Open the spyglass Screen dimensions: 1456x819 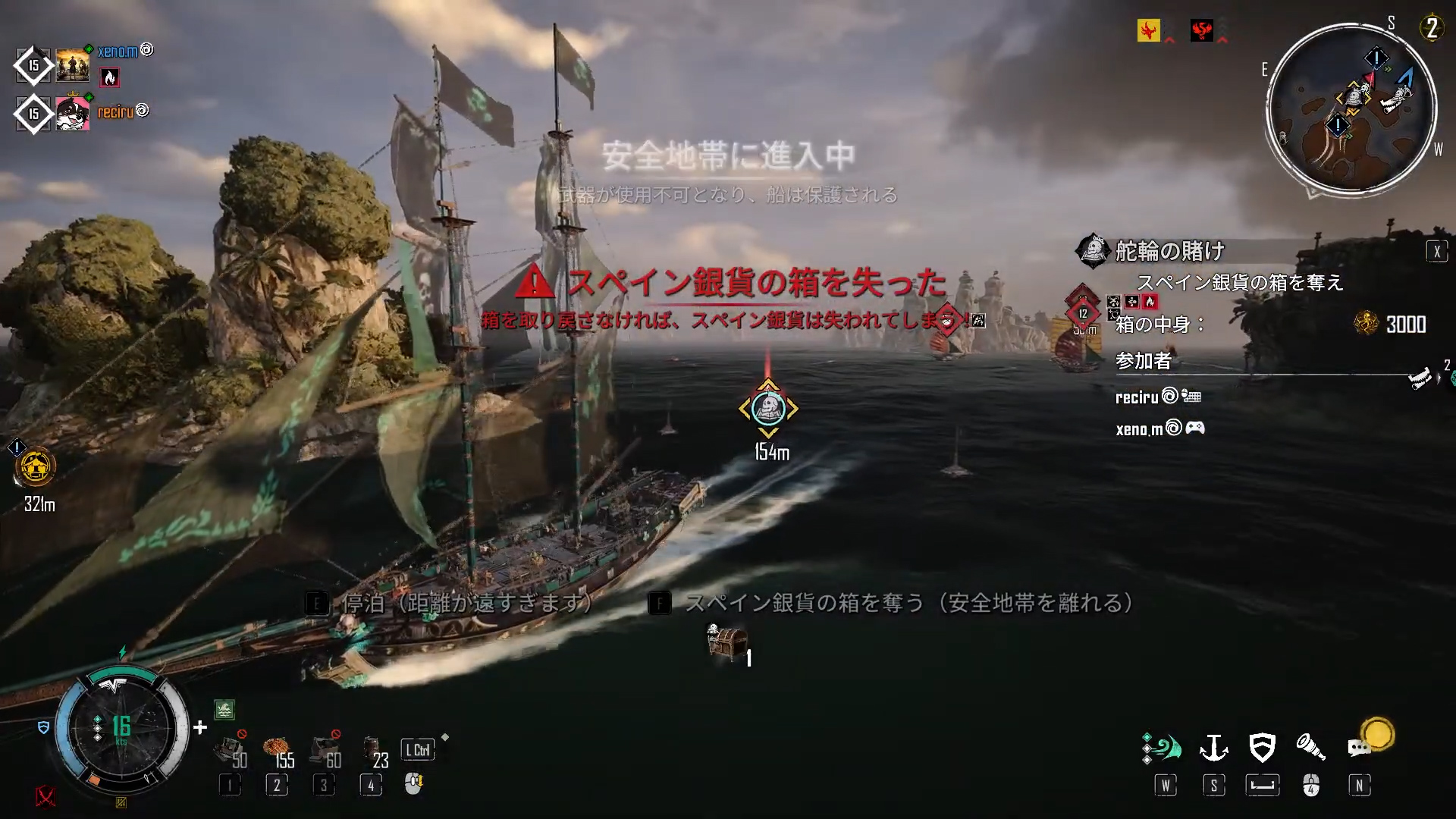point(1310,748)
